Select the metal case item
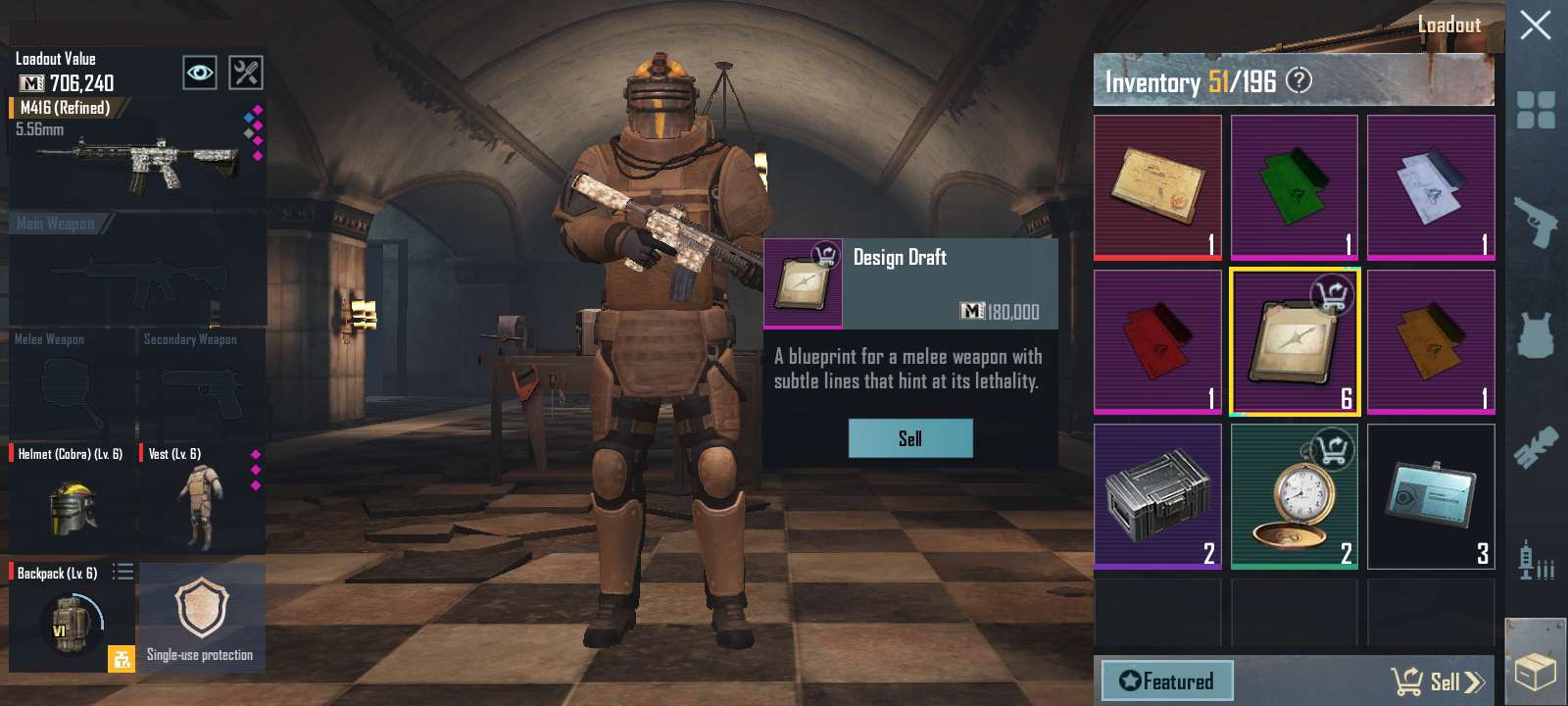 click(x=1157, y=497)
